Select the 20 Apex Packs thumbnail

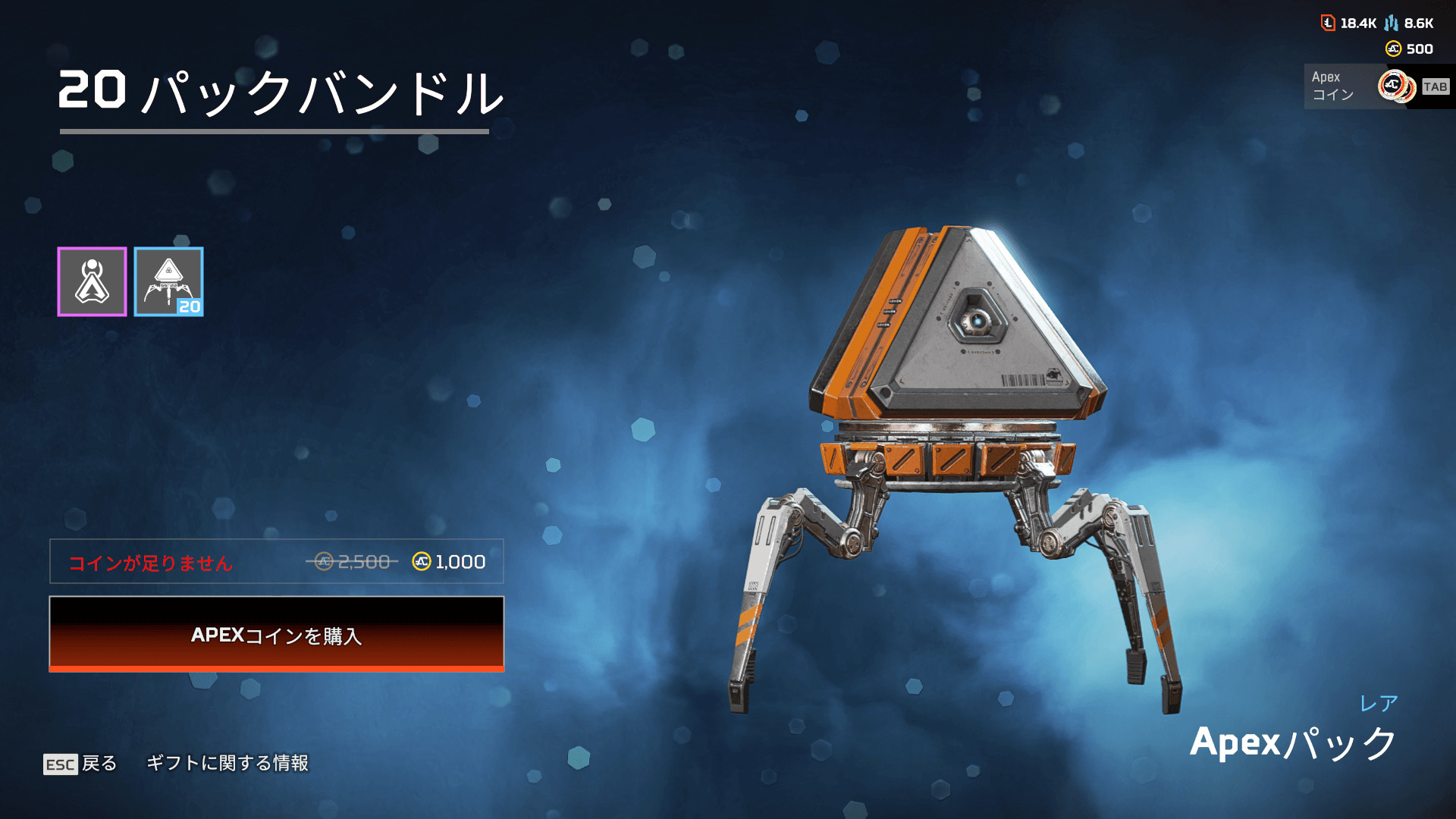168,281
